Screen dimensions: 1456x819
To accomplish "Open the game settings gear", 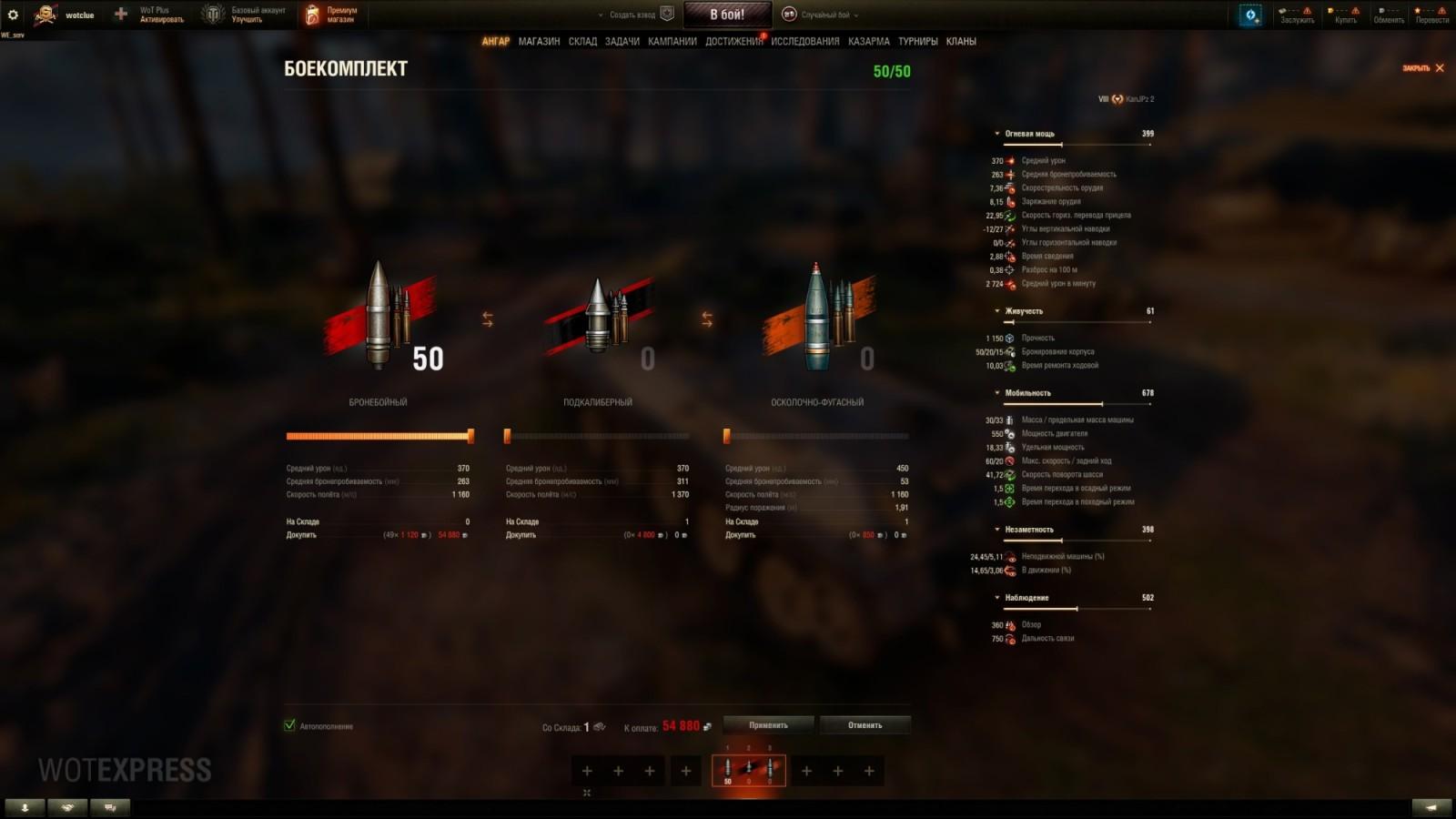I will pyautogui.click(x=13, y=13).
